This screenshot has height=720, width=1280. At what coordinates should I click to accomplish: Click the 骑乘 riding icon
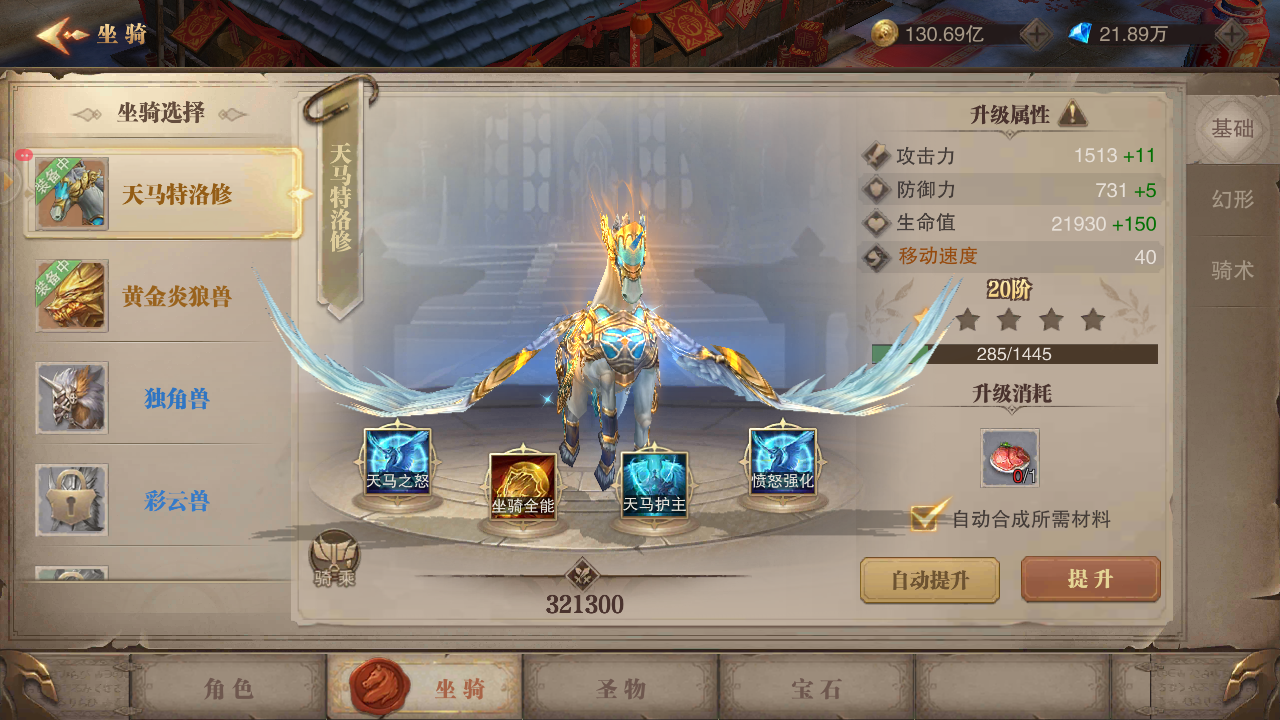pyautogui.click(x=334, y=552)
